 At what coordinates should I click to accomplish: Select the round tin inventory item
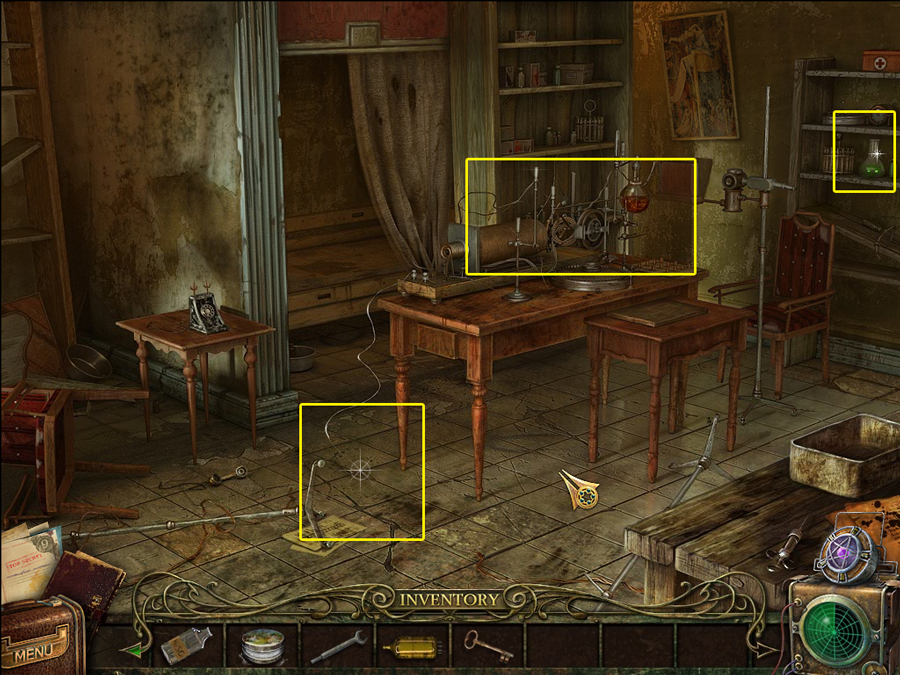[262, 646]
